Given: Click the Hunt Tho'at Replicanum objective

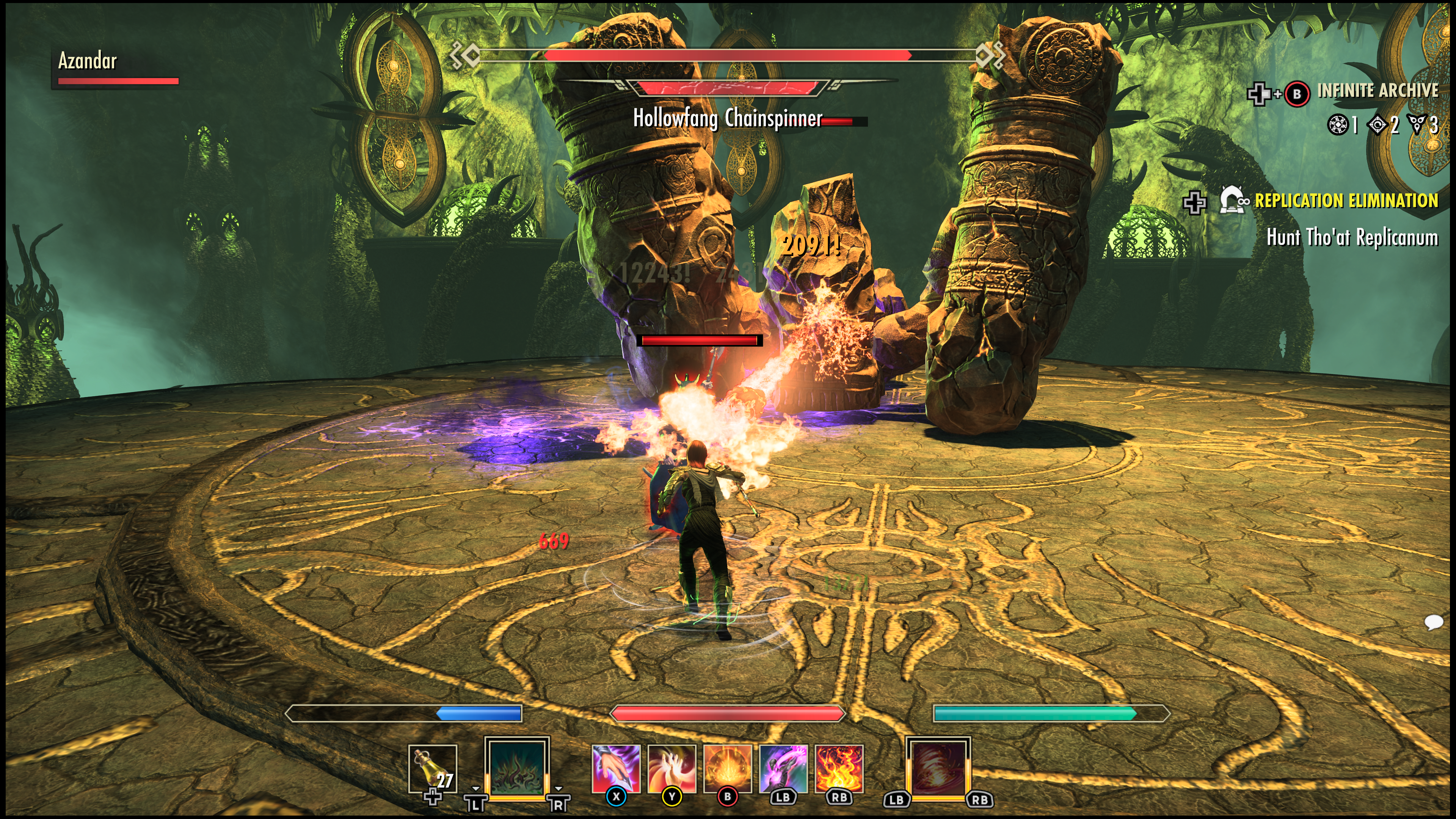Looking at the screenshot, I should 1352,237.
